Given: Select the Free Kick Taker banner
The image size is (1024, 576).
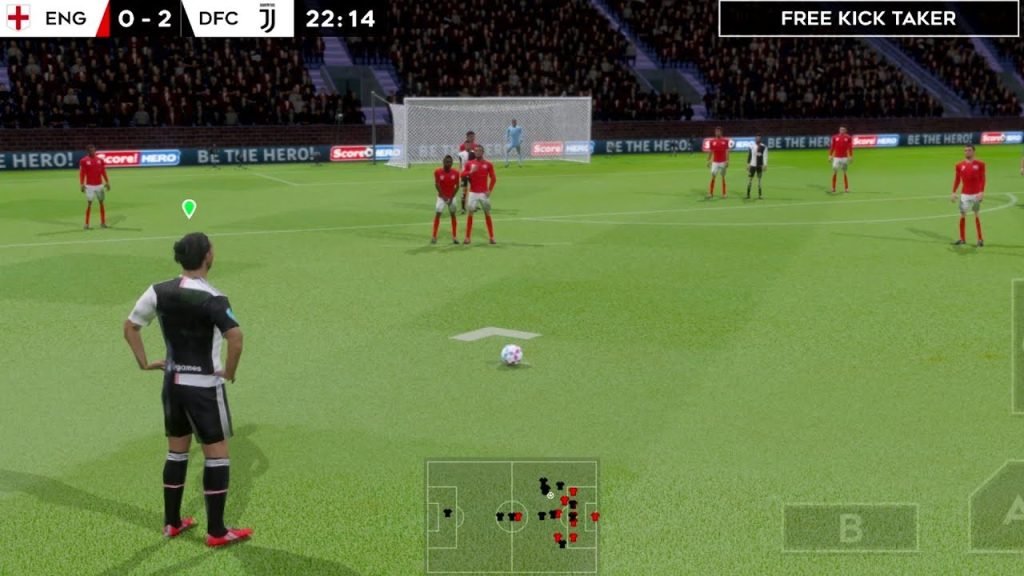Looking at the screenshot, I should point(868,18).
